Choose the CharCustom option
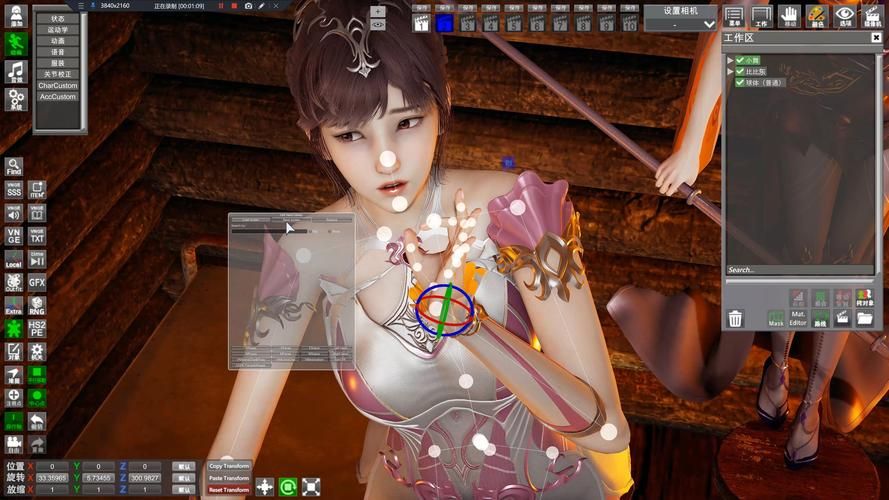 [58, 85]
